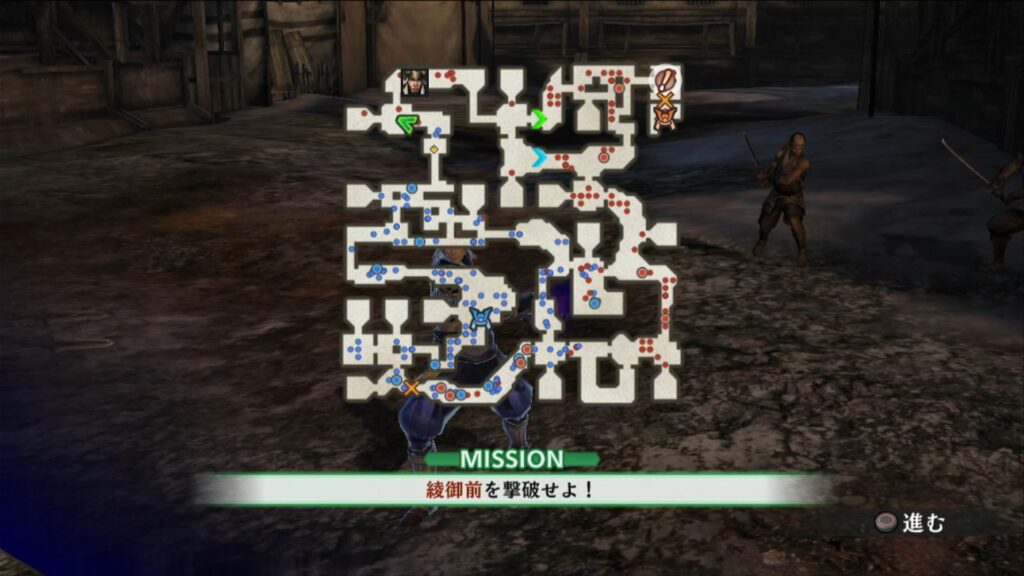
Task: Click the orange X marker near blue units
Action: point(410,387)
